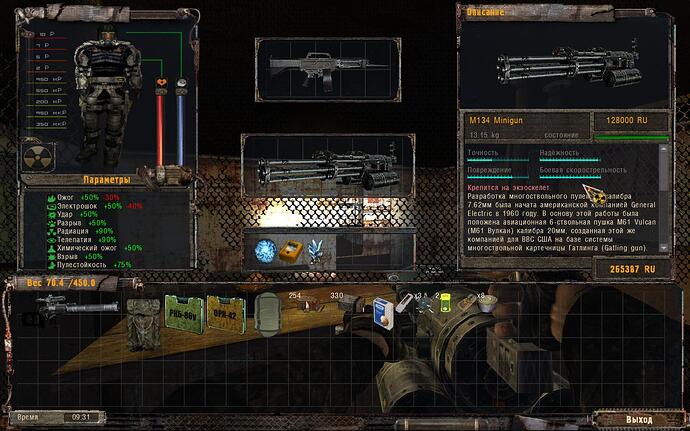Select the scoped launcher in the backpack
Viewport: 690px width, 431px height.
click(77, 308)
